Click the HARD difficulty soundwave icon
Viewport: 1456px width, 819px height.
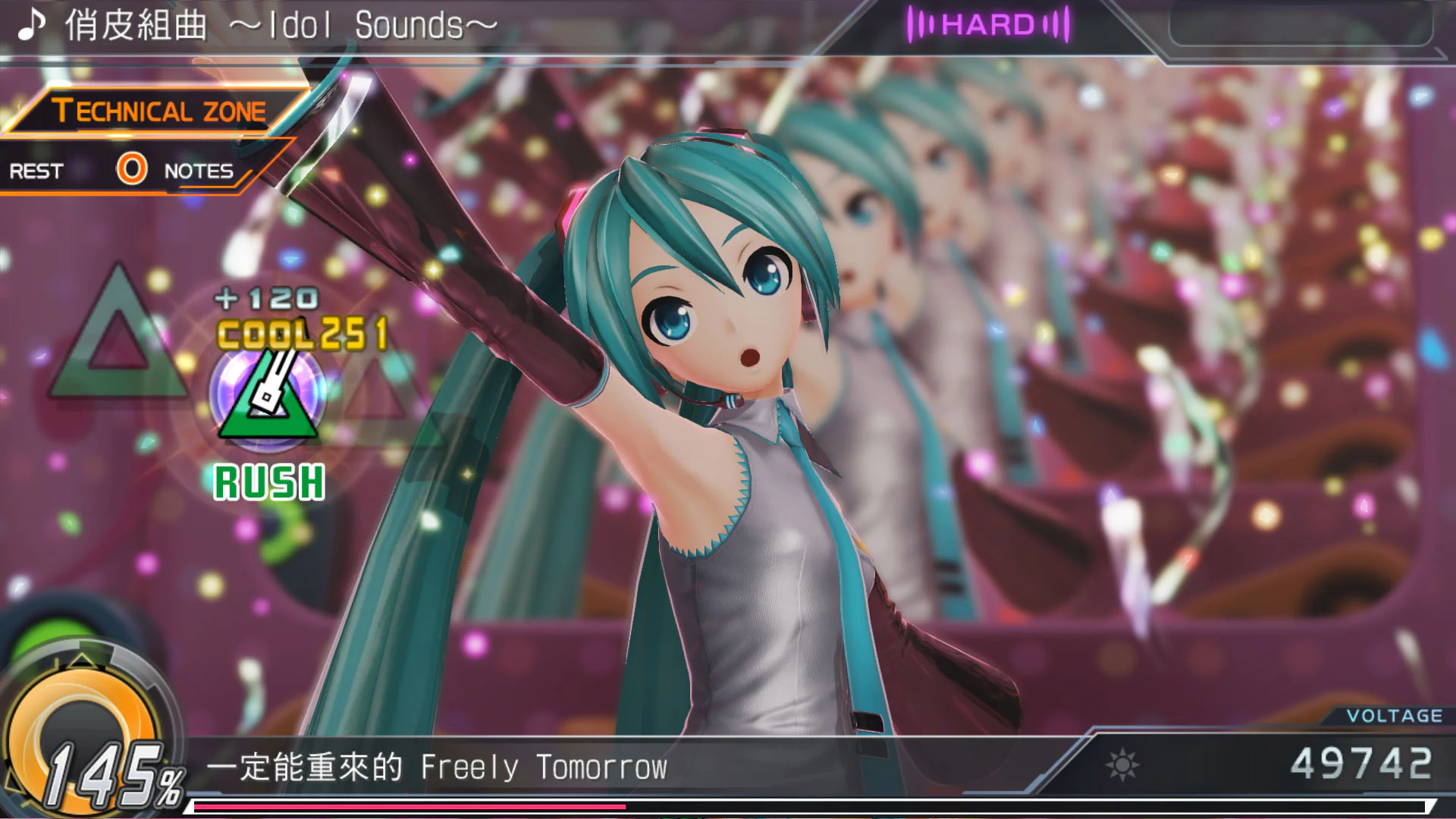(x=921, y=24)
